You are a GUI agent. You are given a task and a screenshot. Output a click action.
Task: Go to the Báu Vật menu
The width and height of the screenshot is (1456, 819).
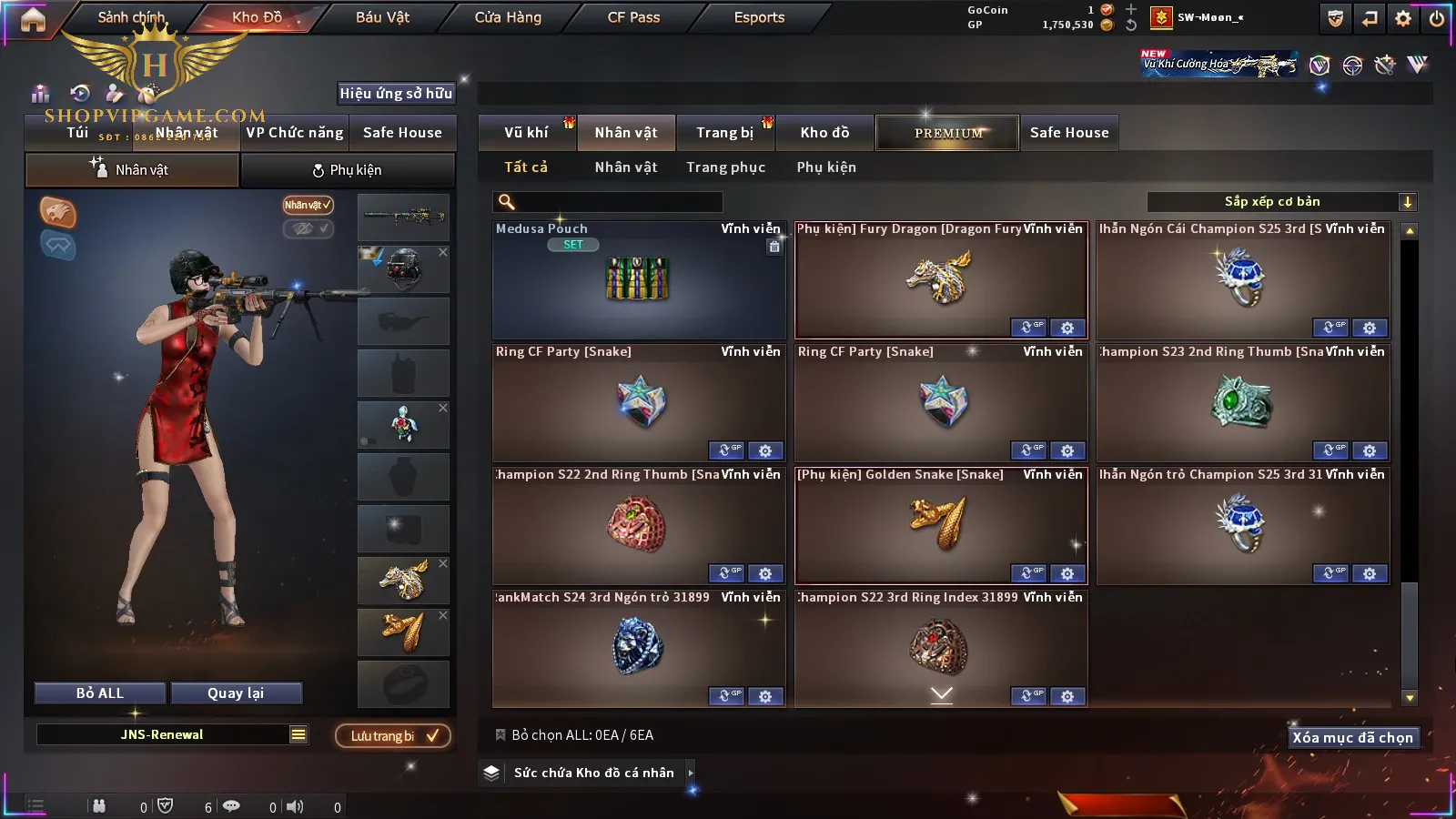[382, 17]
